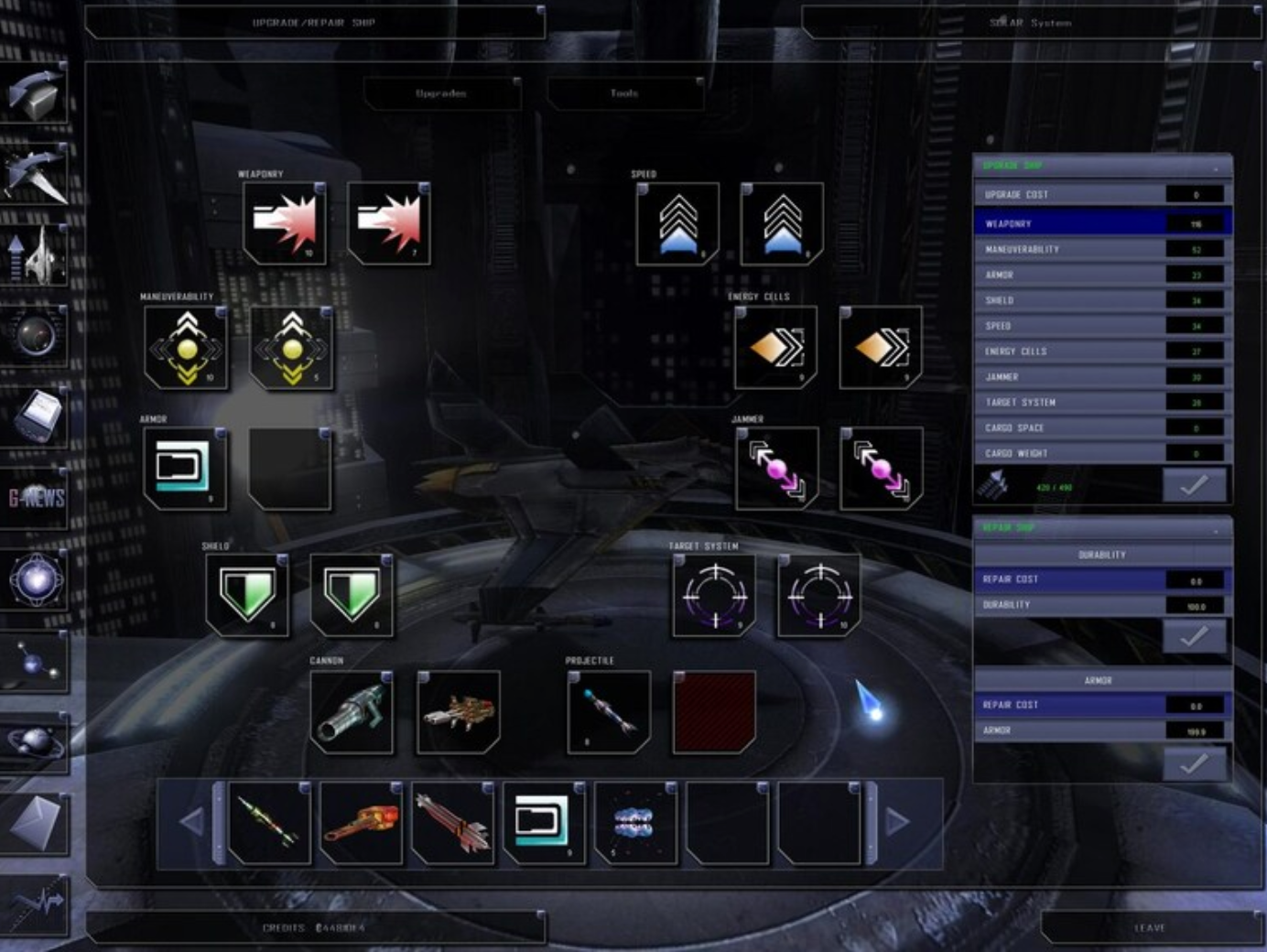Image resolution: width=1267 pixels, height=952 pixels.
Task: Confirm upgrades with the checkmark button
Action: [x=1197, y=486]
